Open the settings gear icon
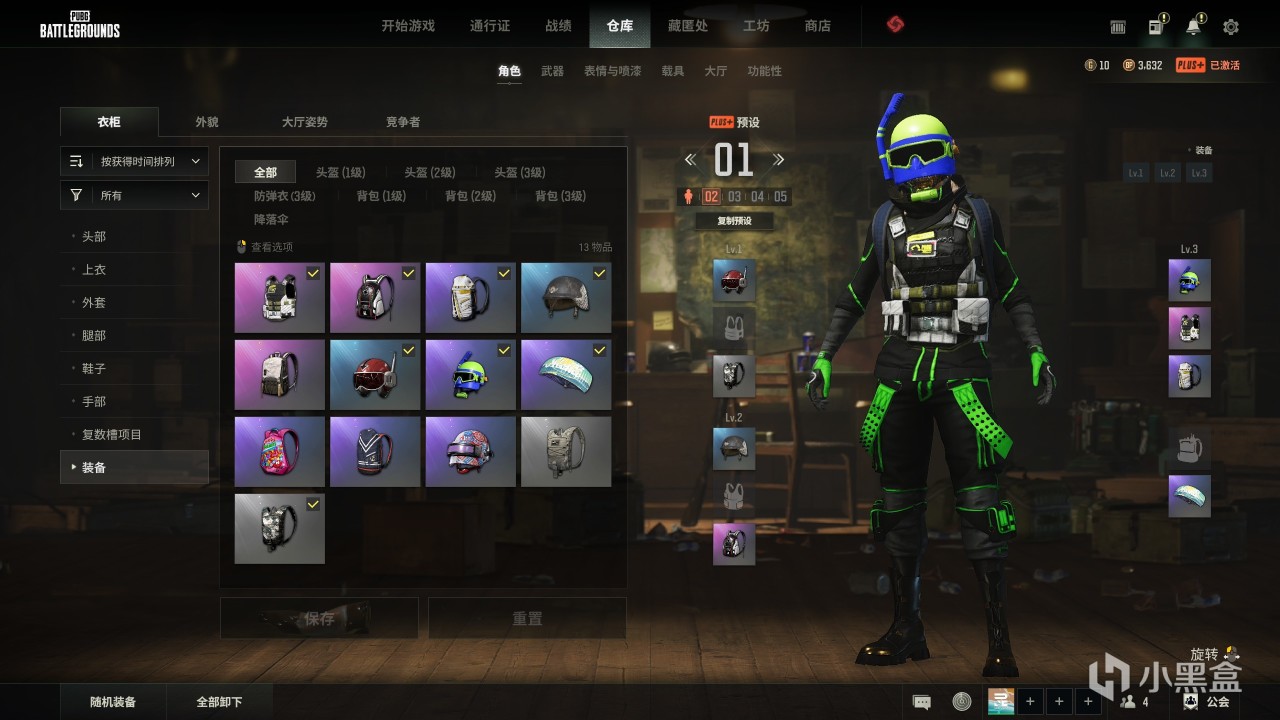The height and width of the screenshot is (720, 1280). [1231, 27]
